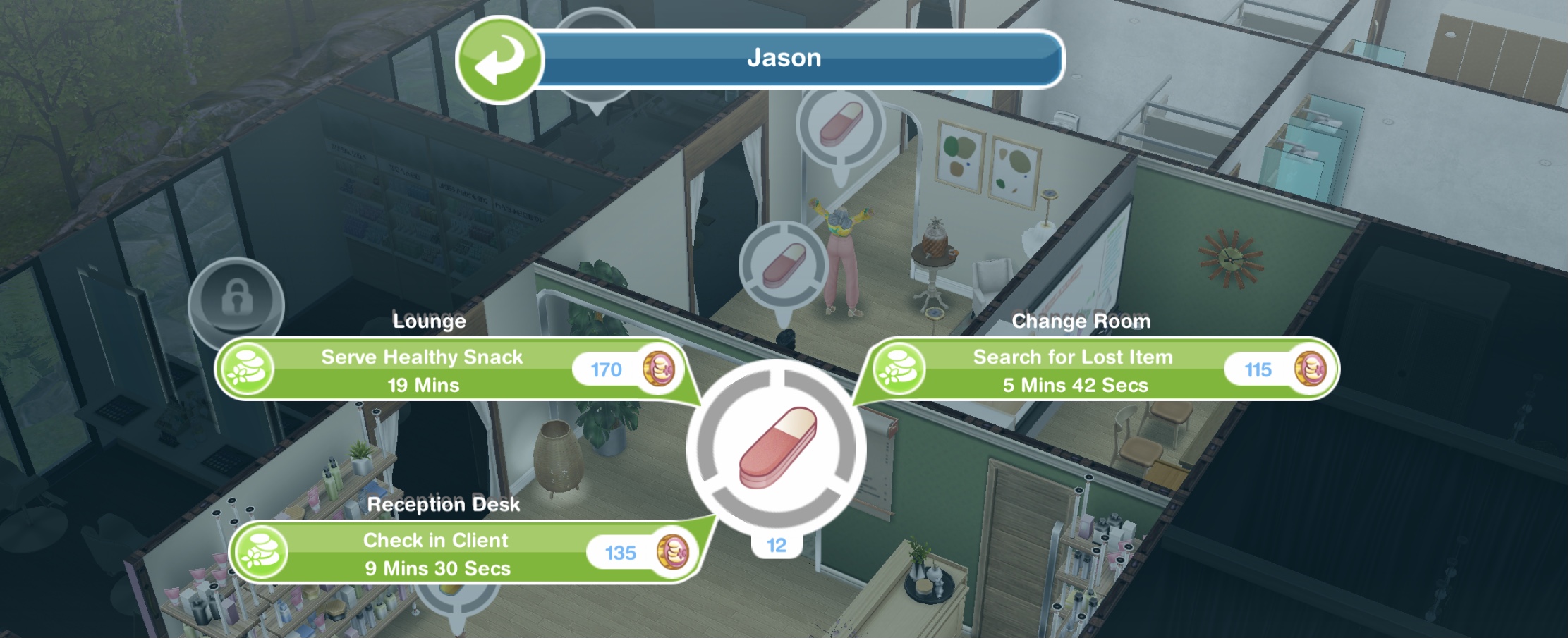Click the large central slipper task wheel
Screen dimensions: 1568x638
[777, 448]
